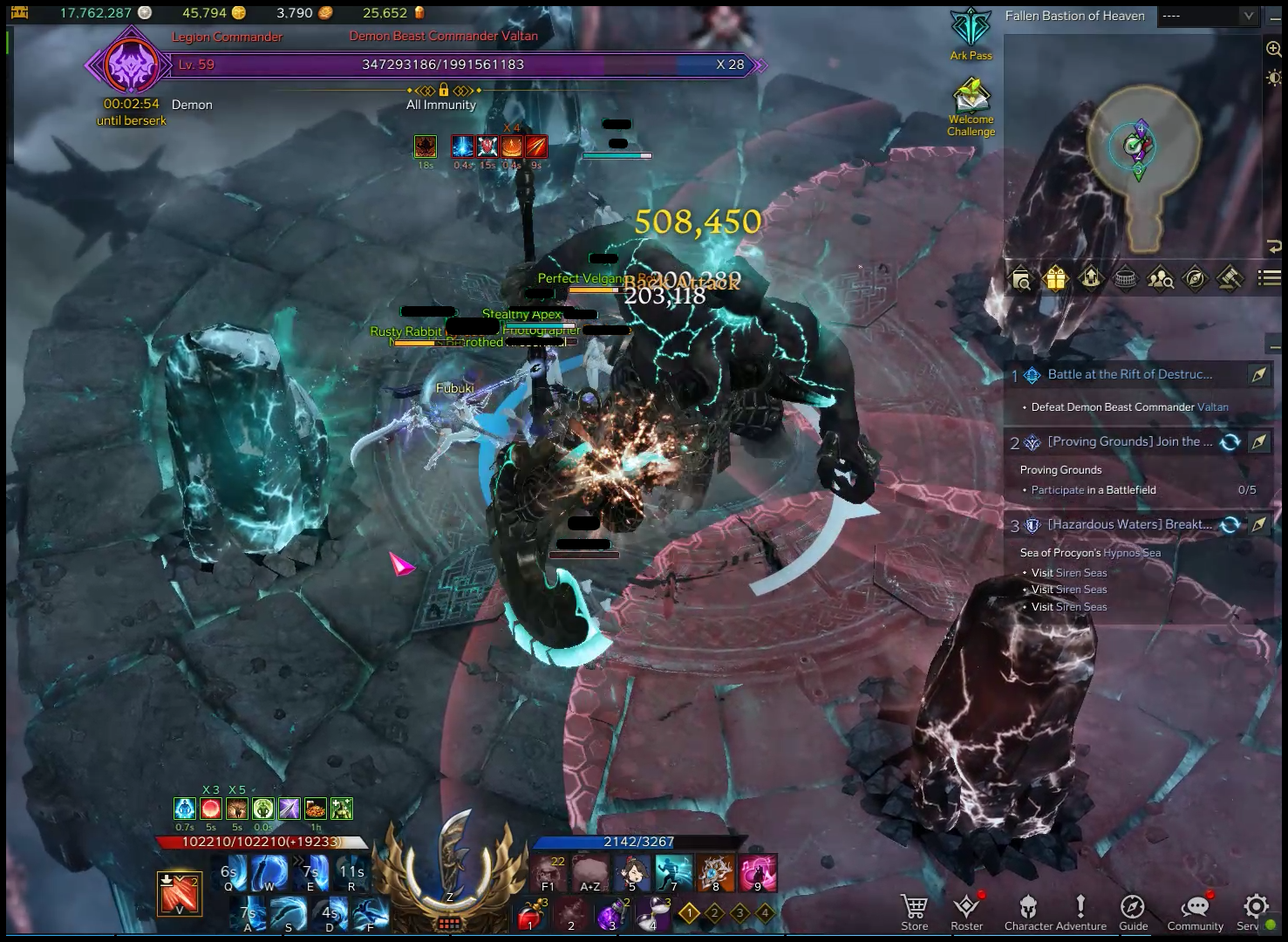Image resolution: width=1288 pixels, height=942 pixels.
Task: Expand the channel dropdown beside the zone name
Action: [x=1248, y=16]
